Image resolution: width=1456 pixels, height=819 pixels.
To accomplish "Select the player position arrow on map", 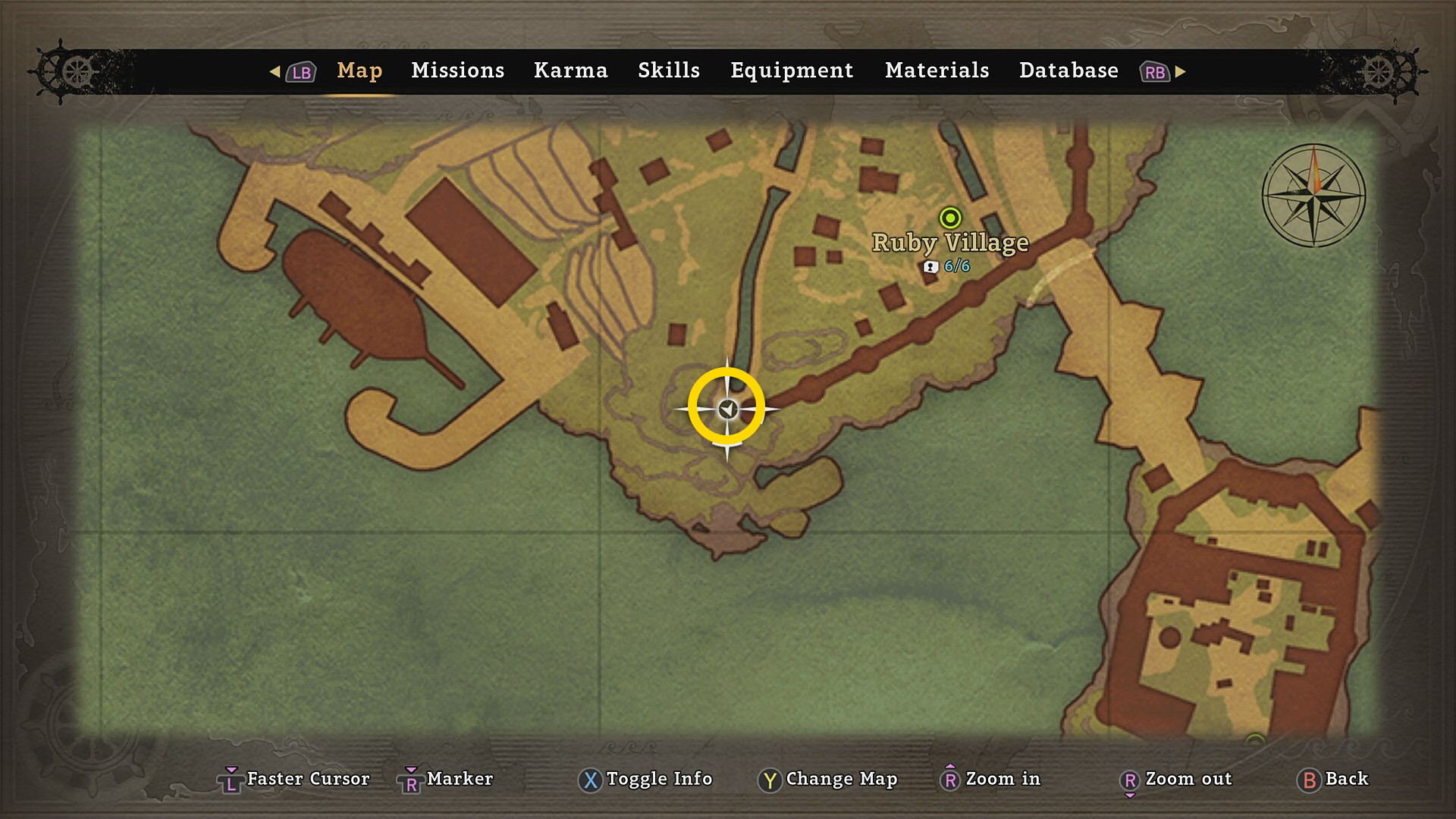I will (727, 409).
